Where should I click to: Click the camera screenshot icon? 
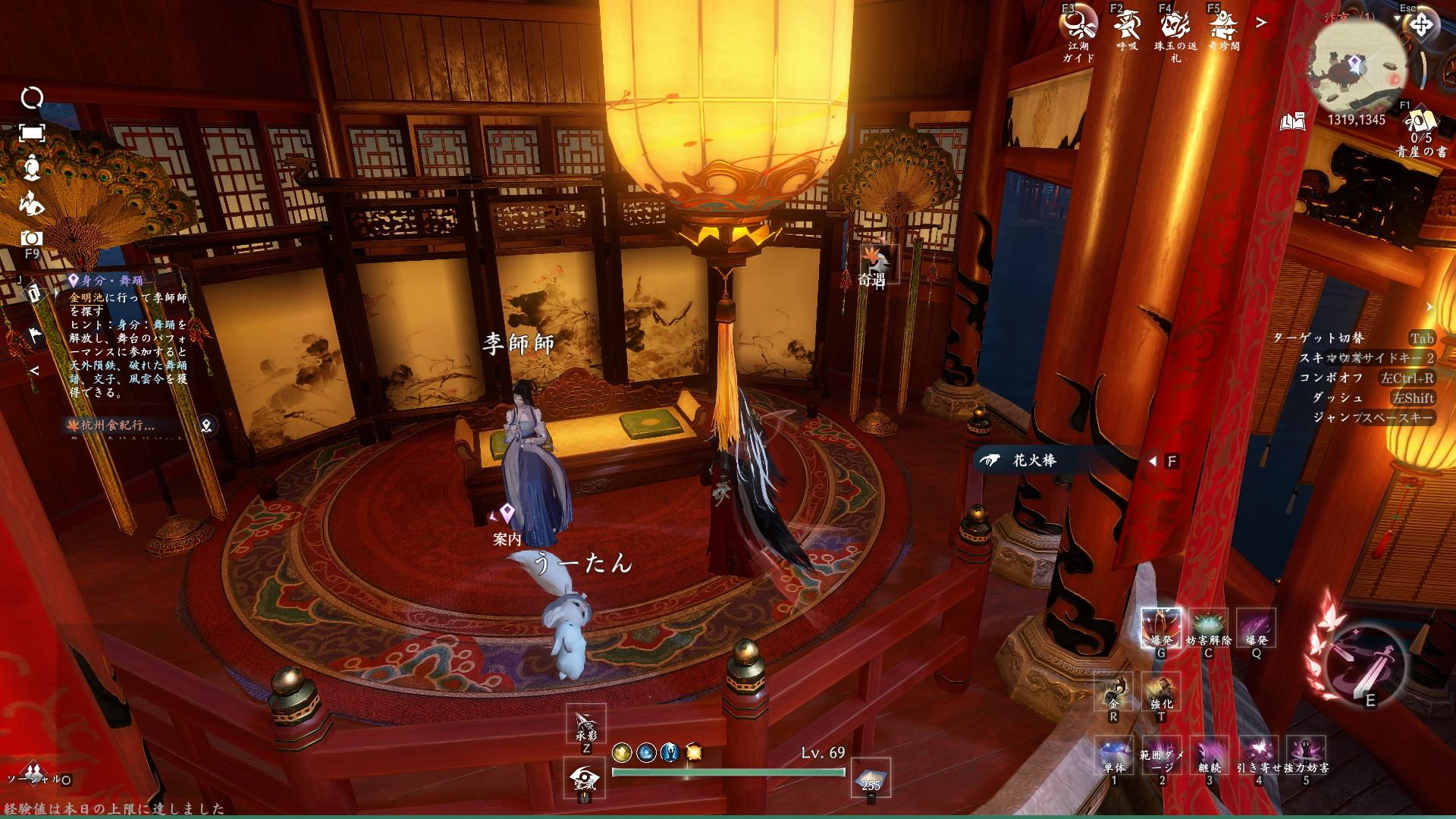pos(31,238)
